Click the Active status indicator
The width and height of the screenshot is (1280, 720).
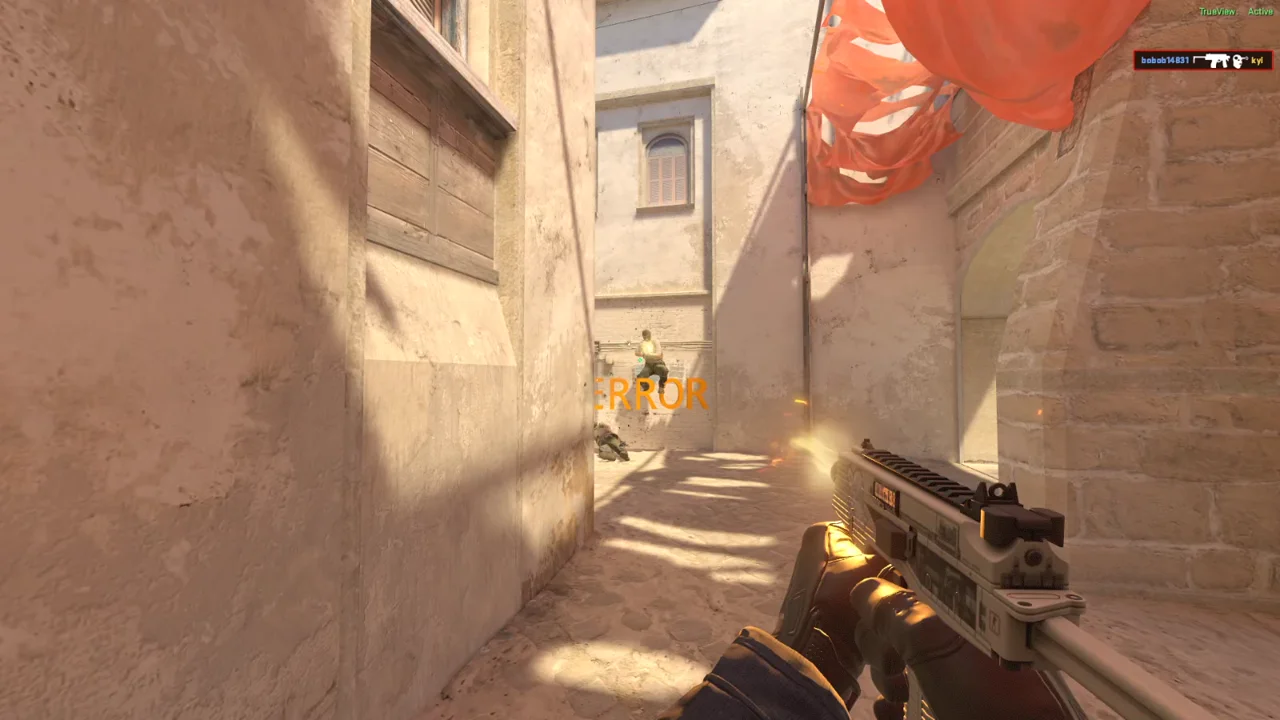[1262, 10]
